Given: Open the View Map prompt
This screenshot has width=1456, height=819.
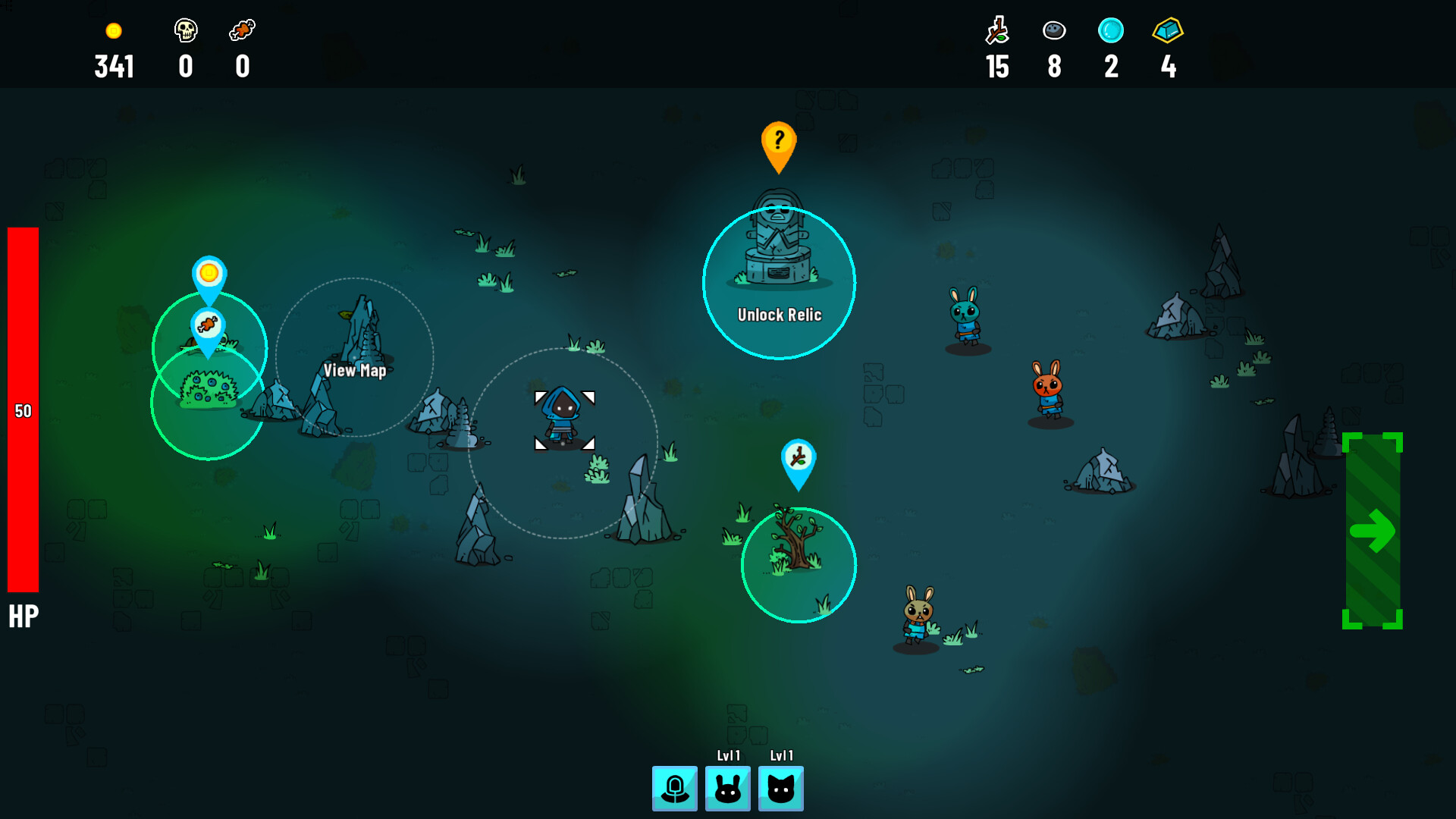Looking at the screenshot, I should tap(355, 370).
